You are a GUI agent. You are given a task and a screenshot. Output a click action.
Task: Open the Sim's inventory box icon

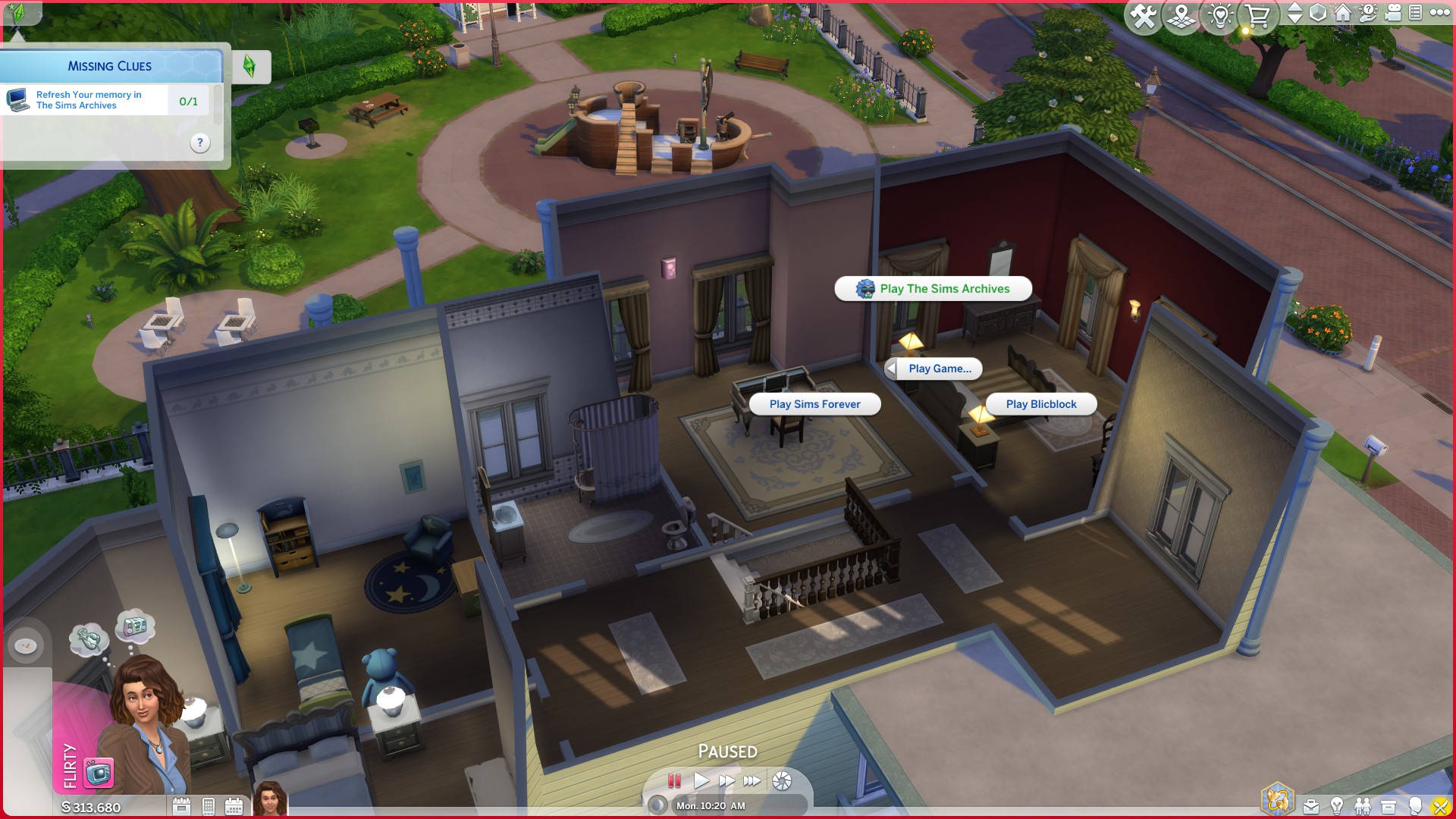[x=1389, y=808]
